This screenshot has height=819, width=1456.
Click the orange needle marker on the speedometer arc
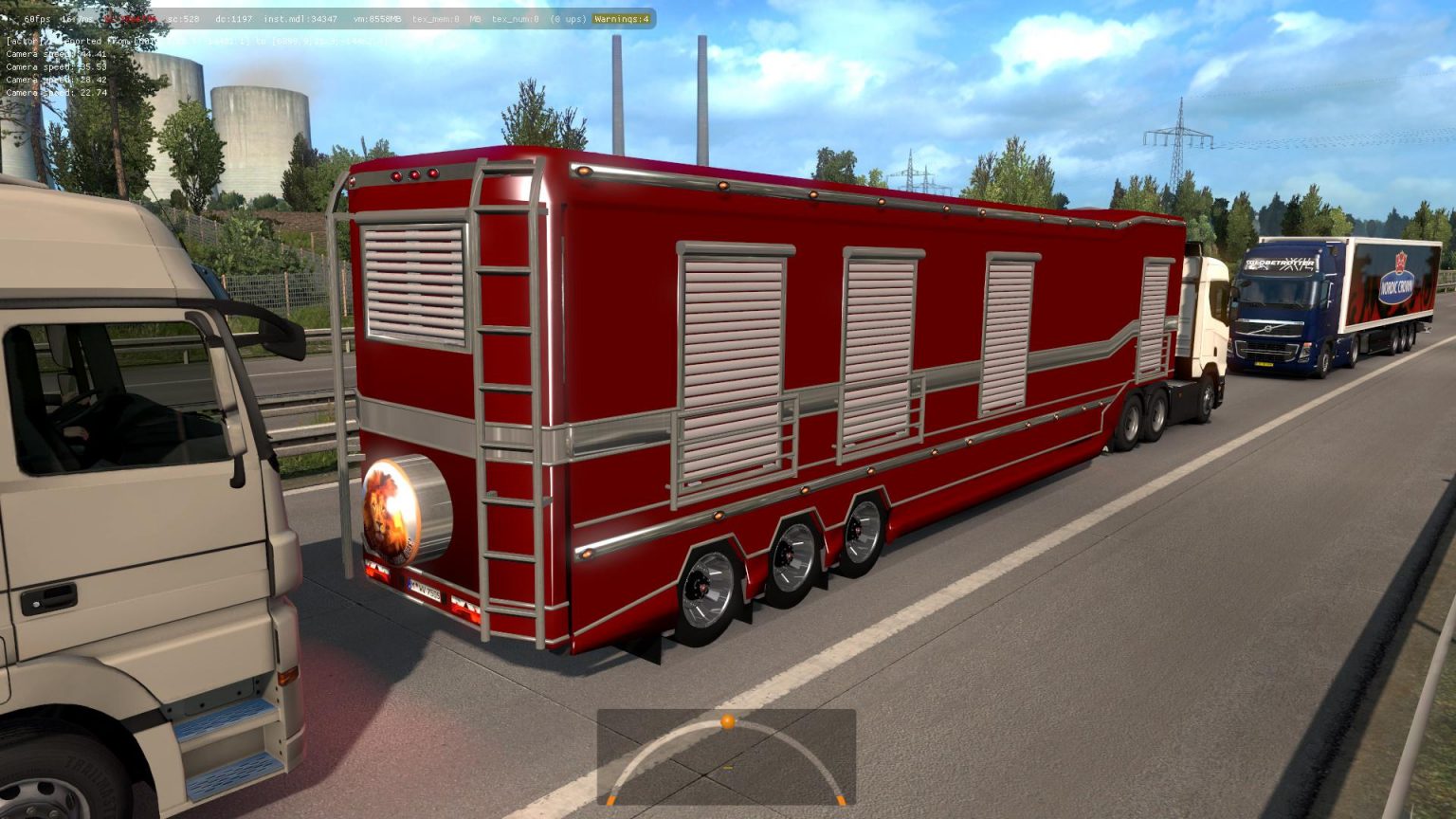coord(726,720)
